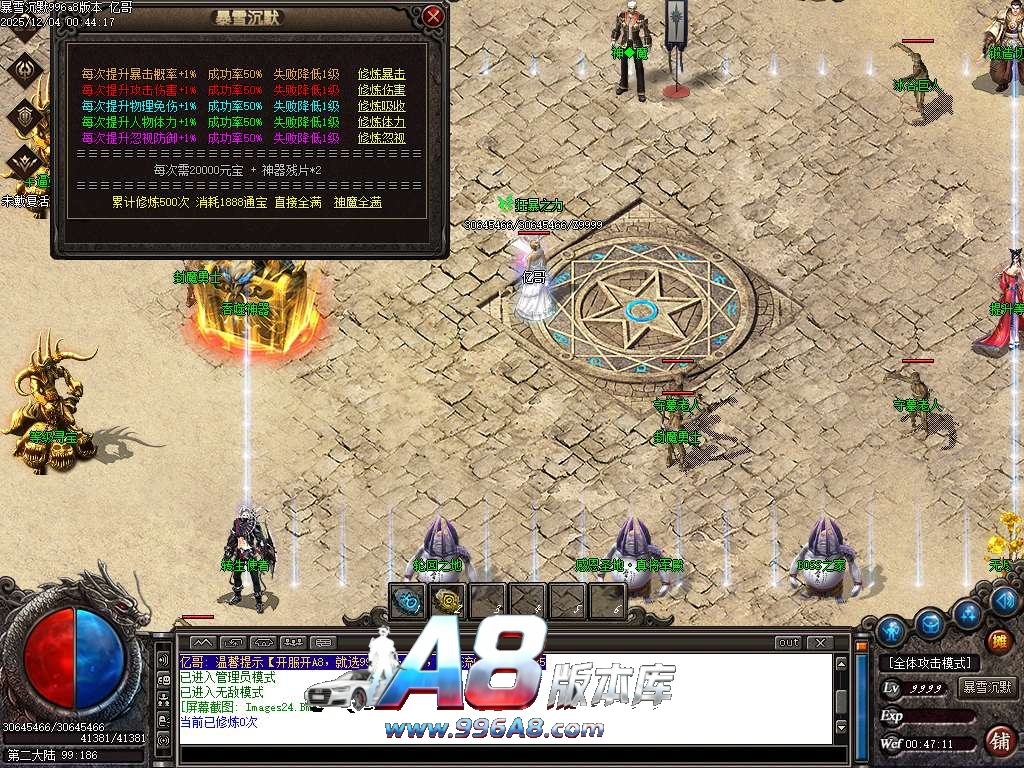Close the 暴雪沉默 dialog window
Image resolution: width=1024 pixels, height=768 pixels.
coord(432,17)
